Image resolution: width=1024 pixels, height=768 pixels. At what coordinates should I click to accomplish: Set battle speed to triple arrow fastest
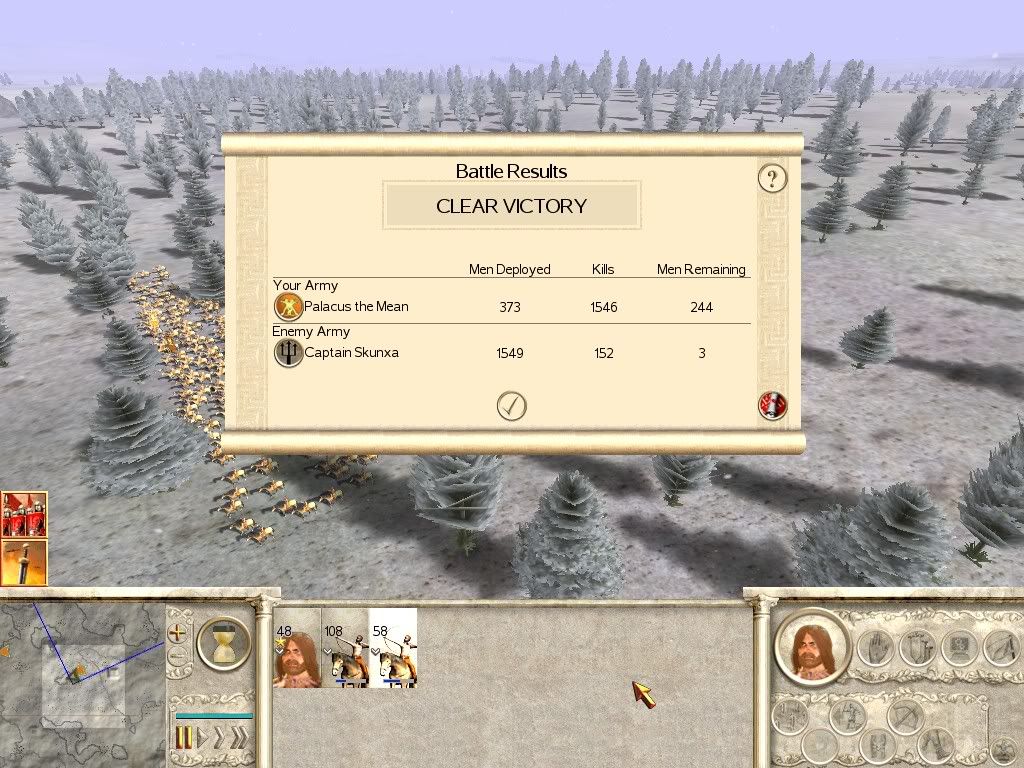coord(241,739)
